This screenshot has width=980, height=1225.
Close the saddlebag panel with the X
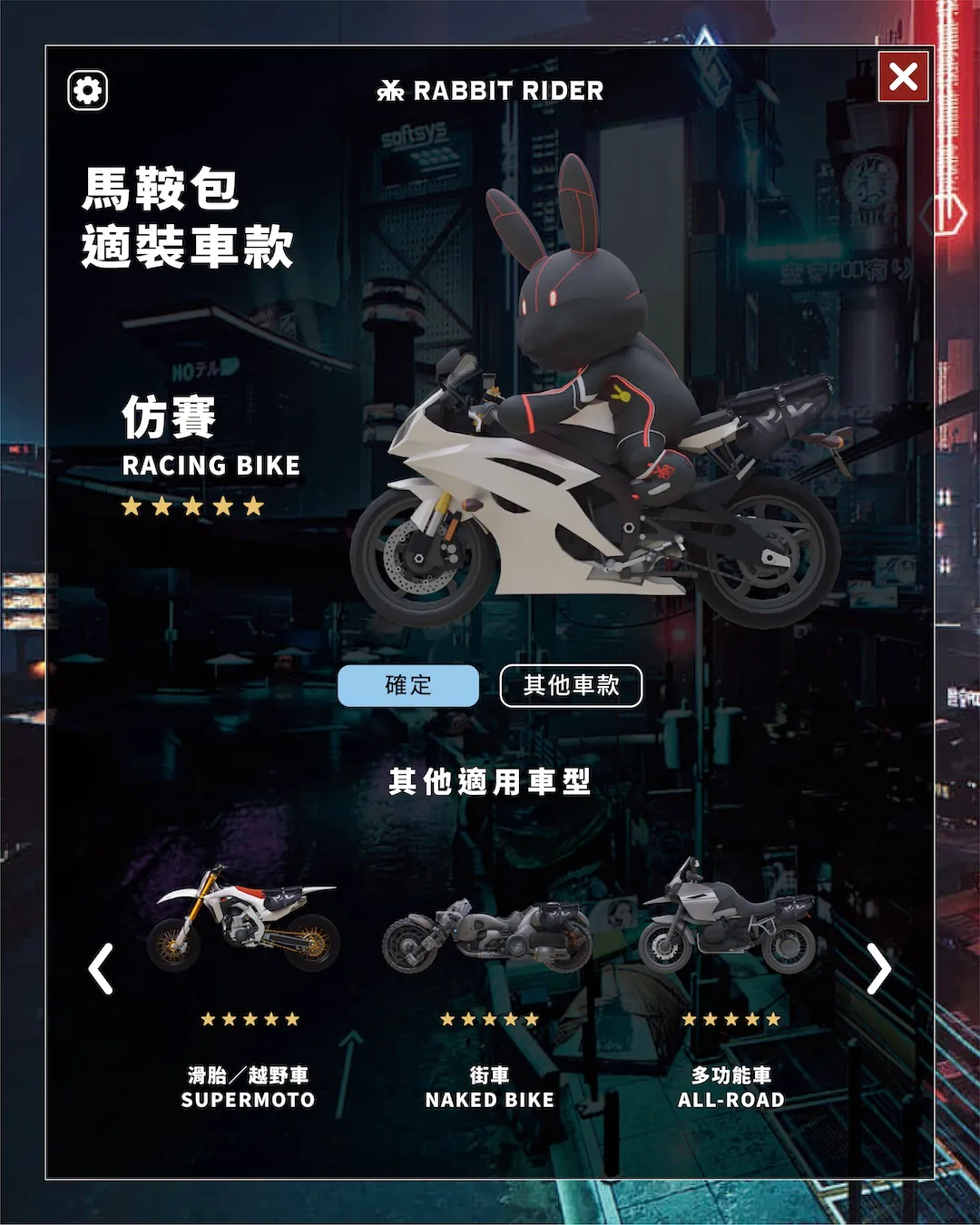(903, 76)
